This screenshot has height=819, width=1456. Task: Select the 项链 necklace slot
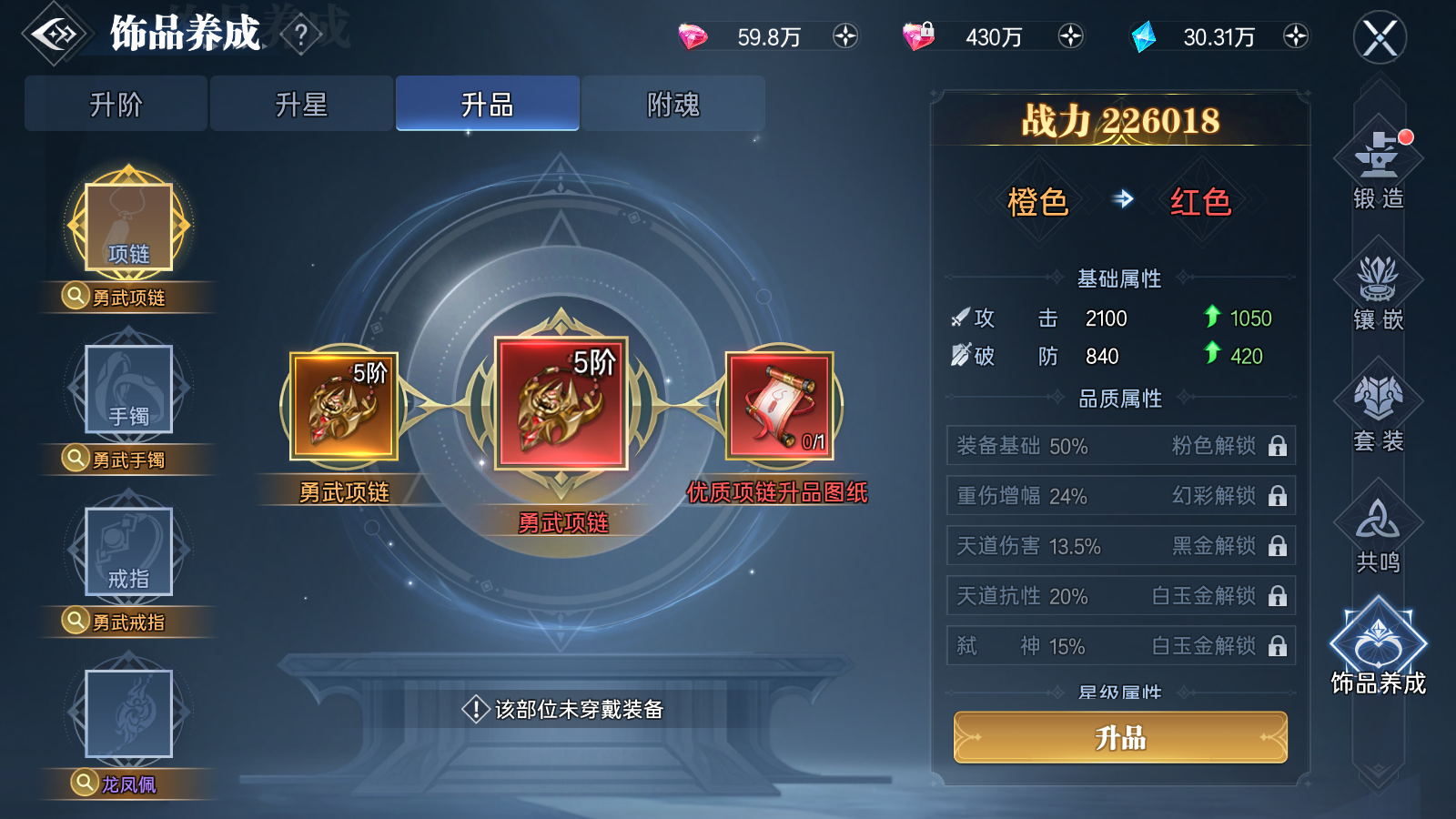[x=127, y=223]
